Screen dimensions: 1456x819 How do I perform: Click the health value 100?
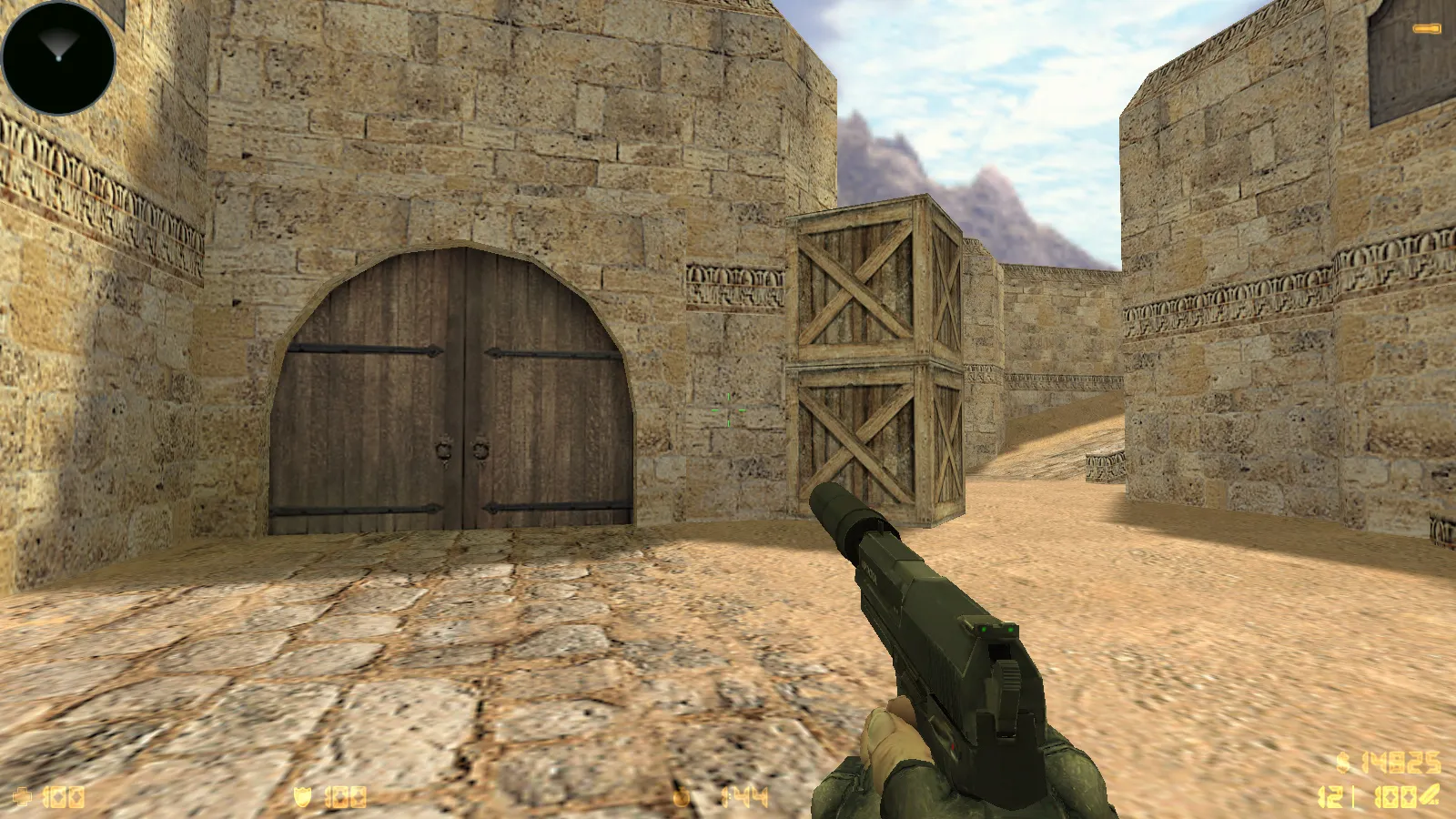pos(62,797)
